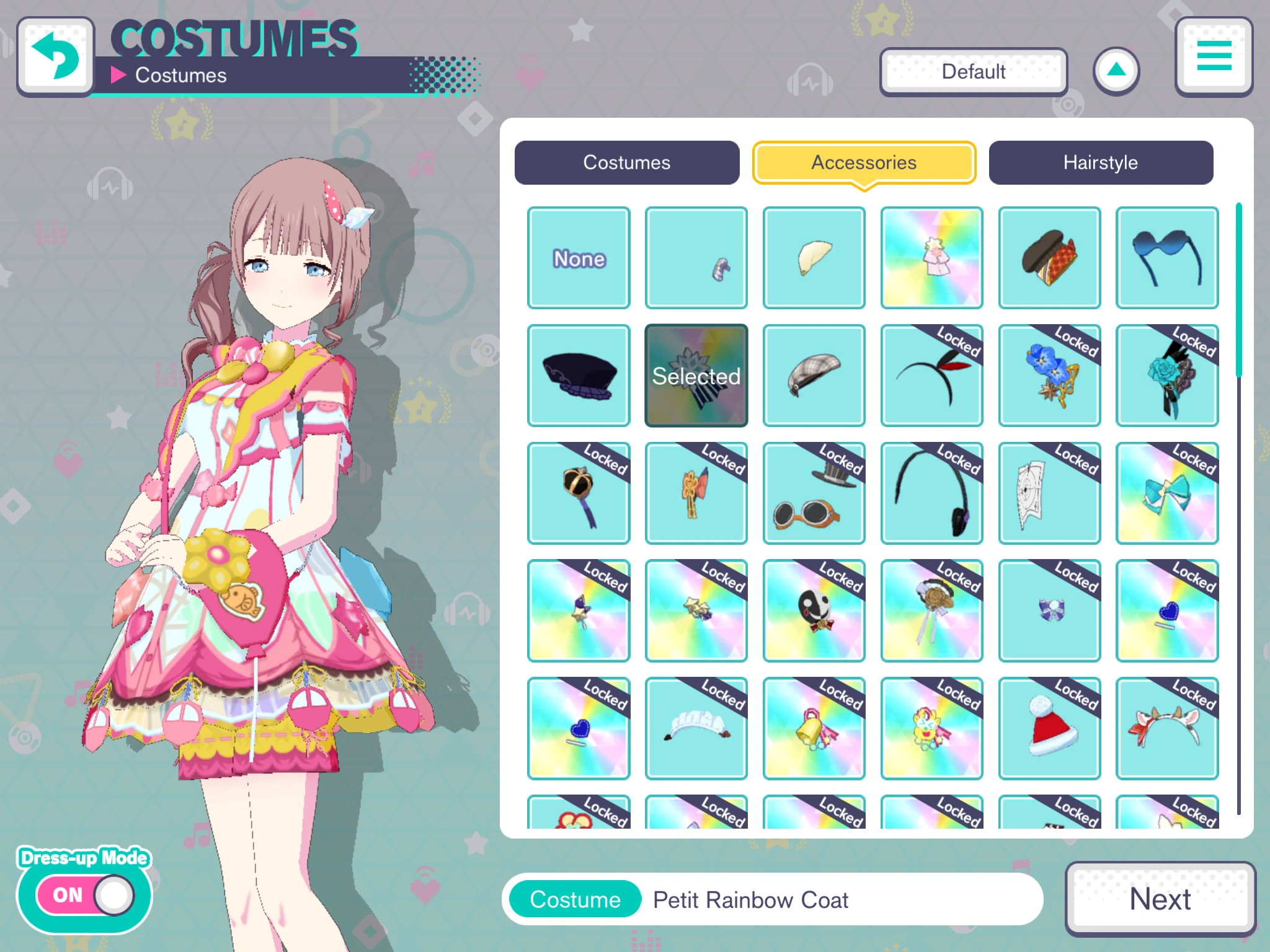The image size is (1270, 952).
Task: Select the locked blue flower hairpin
Action: (1049, 375)
